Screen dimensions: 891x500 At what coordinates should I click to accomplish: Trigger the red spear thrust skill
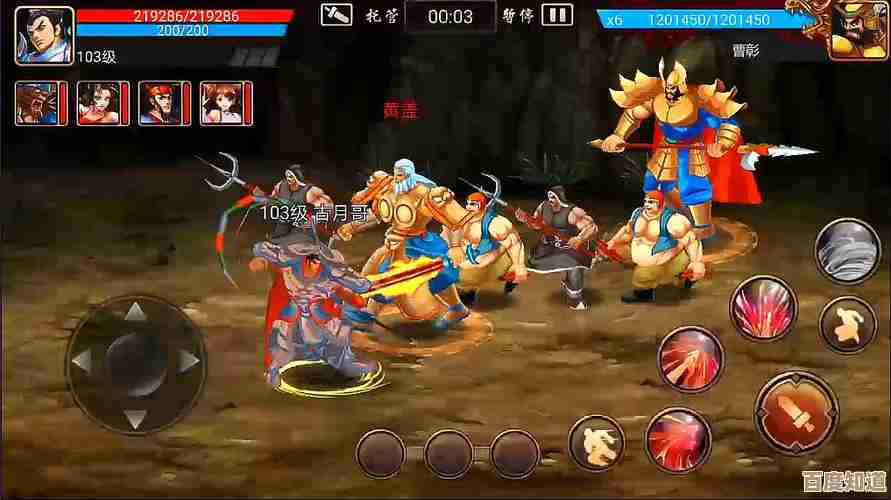tap(690, 360)
